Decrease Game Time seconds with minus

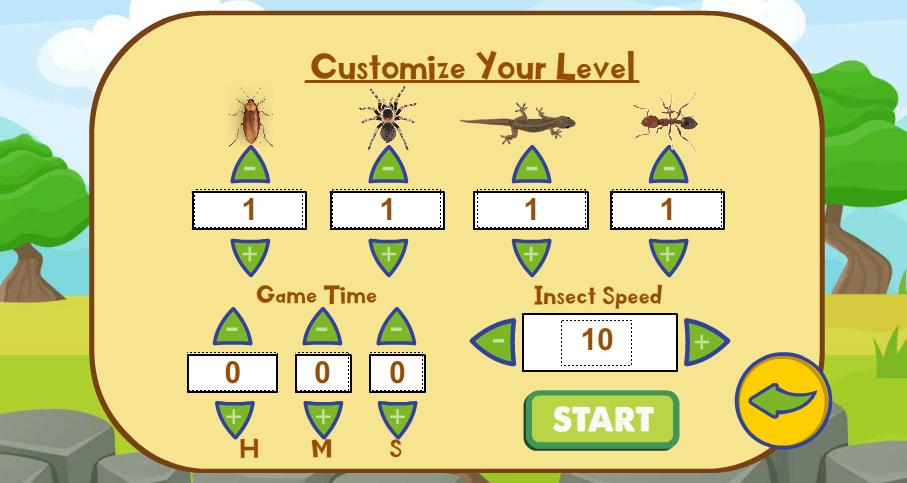(x=396, y=329)
